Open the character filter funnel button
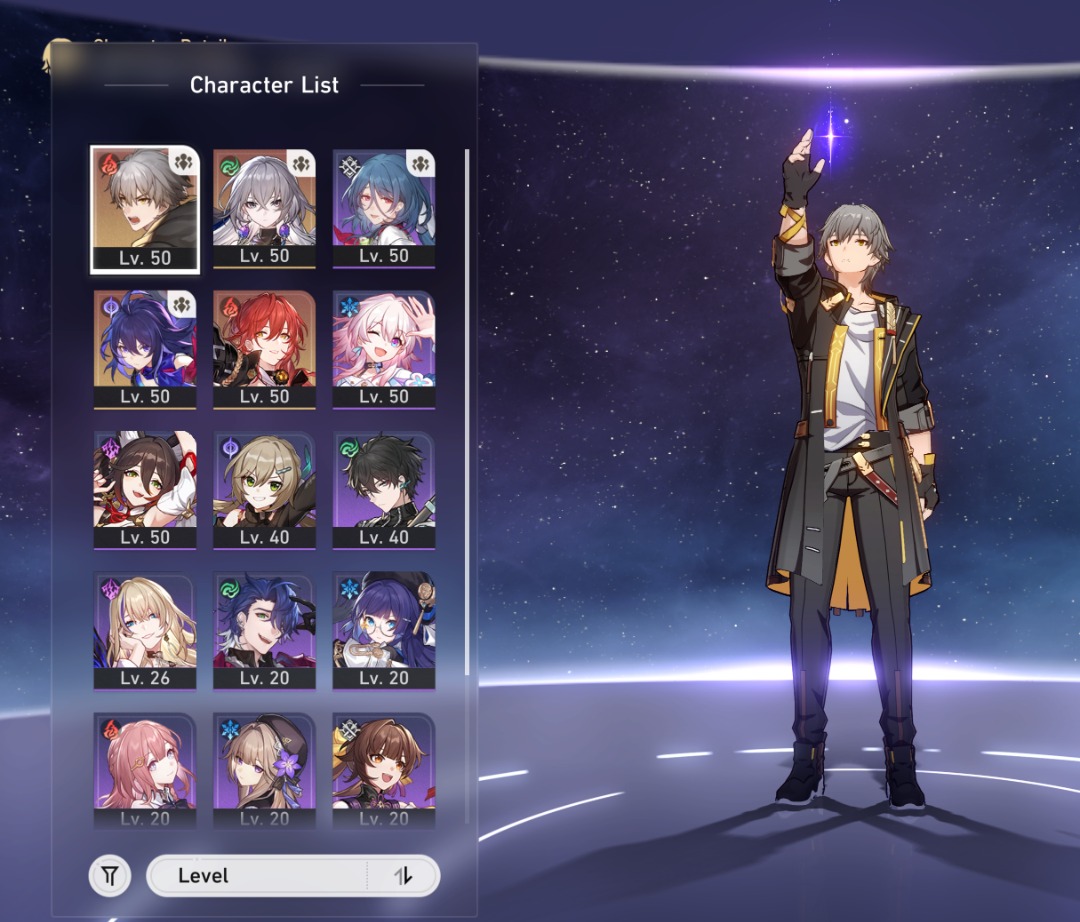The image size is (1080, 922). 110,877
